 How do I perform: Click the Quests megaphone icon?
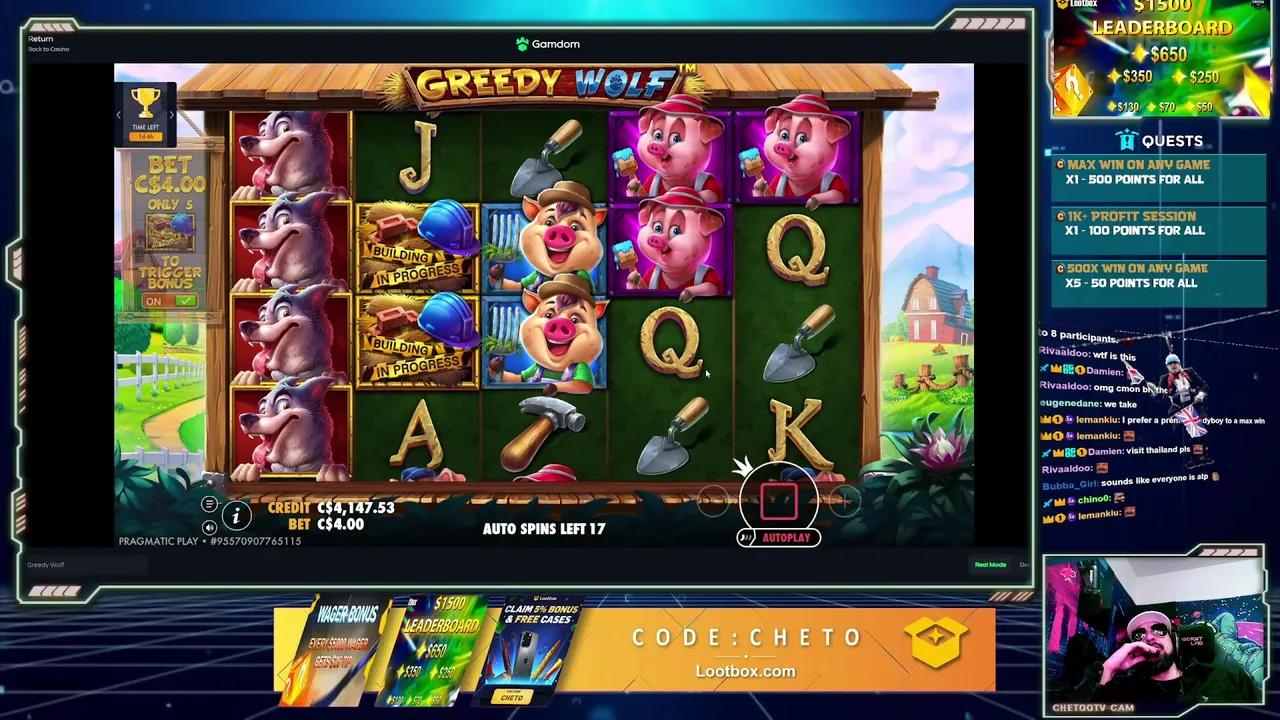[x=1125, y=140]
